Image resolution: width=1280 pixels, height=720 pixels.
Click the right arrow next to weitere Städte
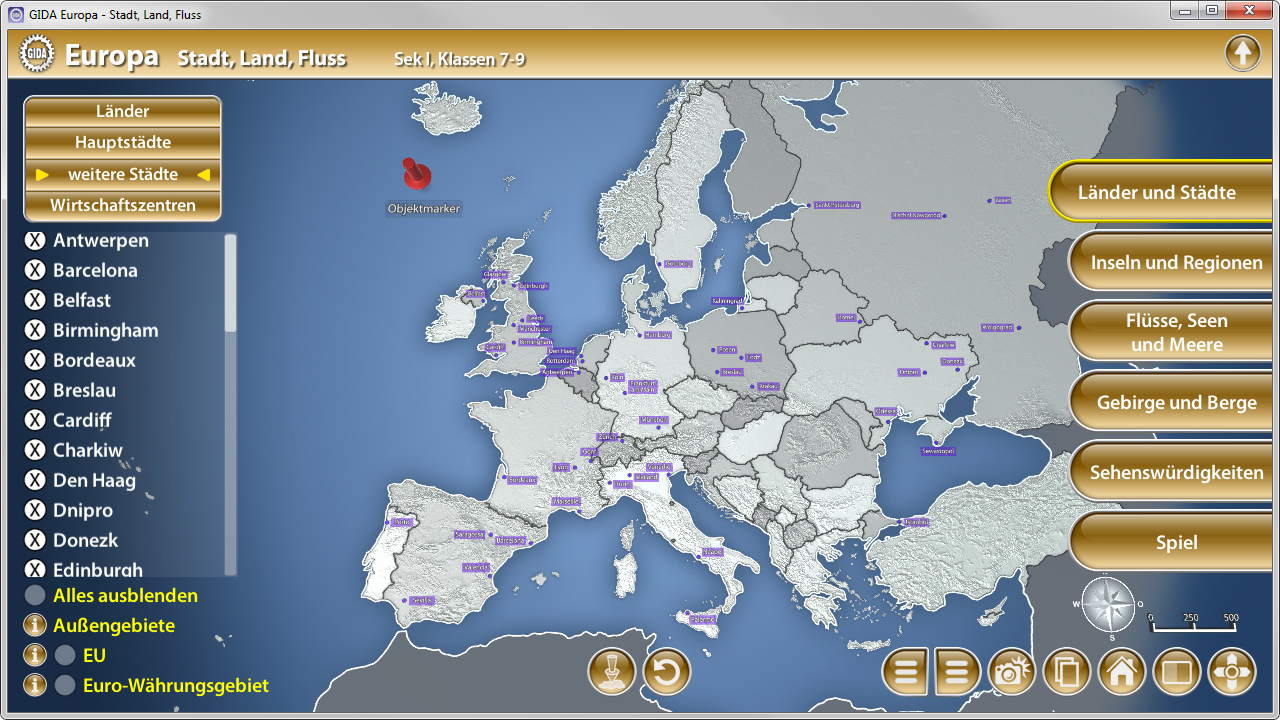click(x=204, y=174)
